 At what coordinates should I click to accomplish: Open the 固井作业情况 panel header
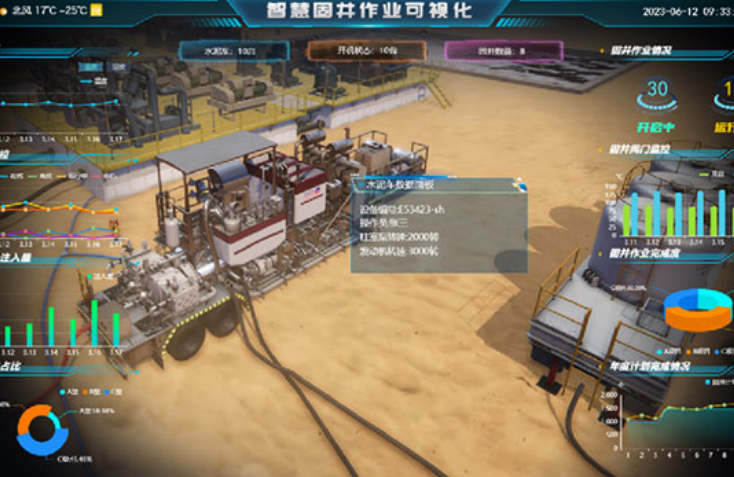[x=639, y=49]
